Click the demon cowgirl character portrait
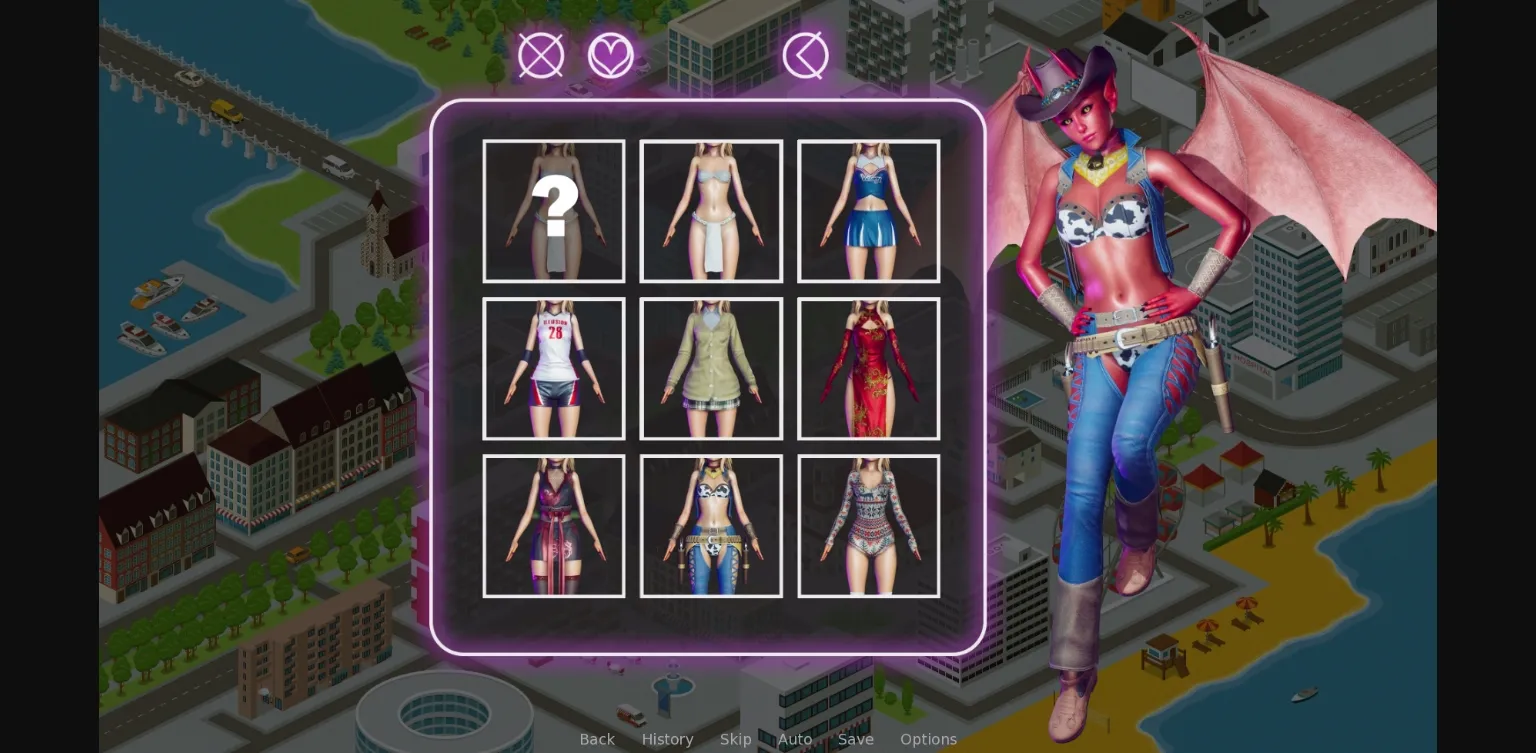 click(1110, 350)
